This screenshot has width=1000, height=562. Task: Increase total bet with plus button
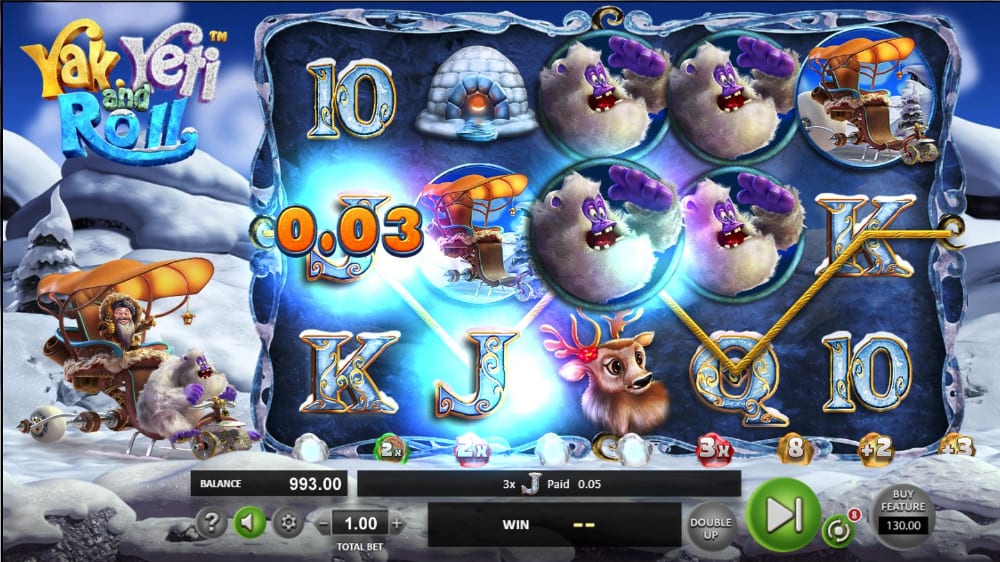[397, 523]
